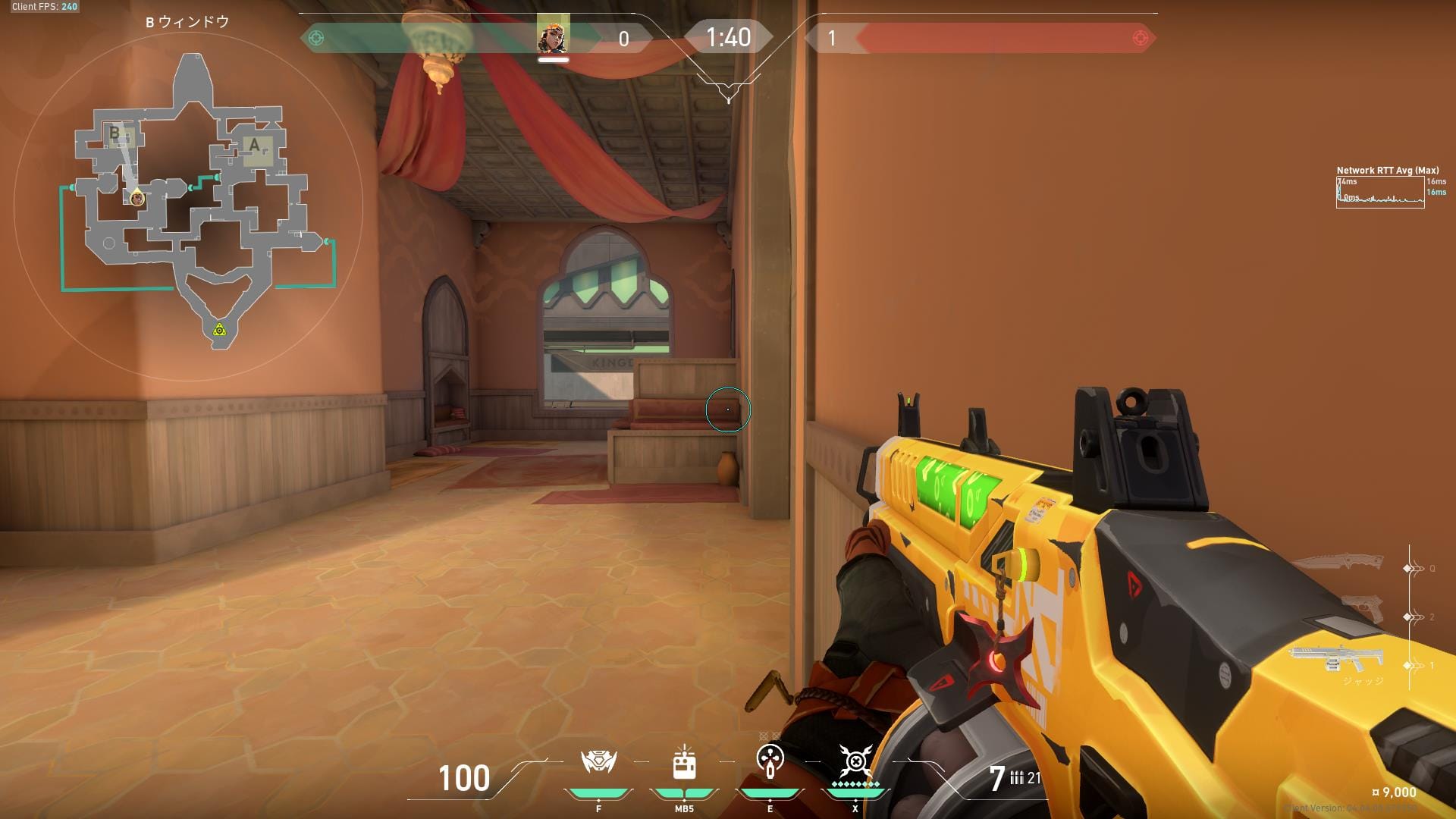Screen dimensions: 1456x819
Task: Select the A site marker on minimap
Action: [x=255, y=145]
